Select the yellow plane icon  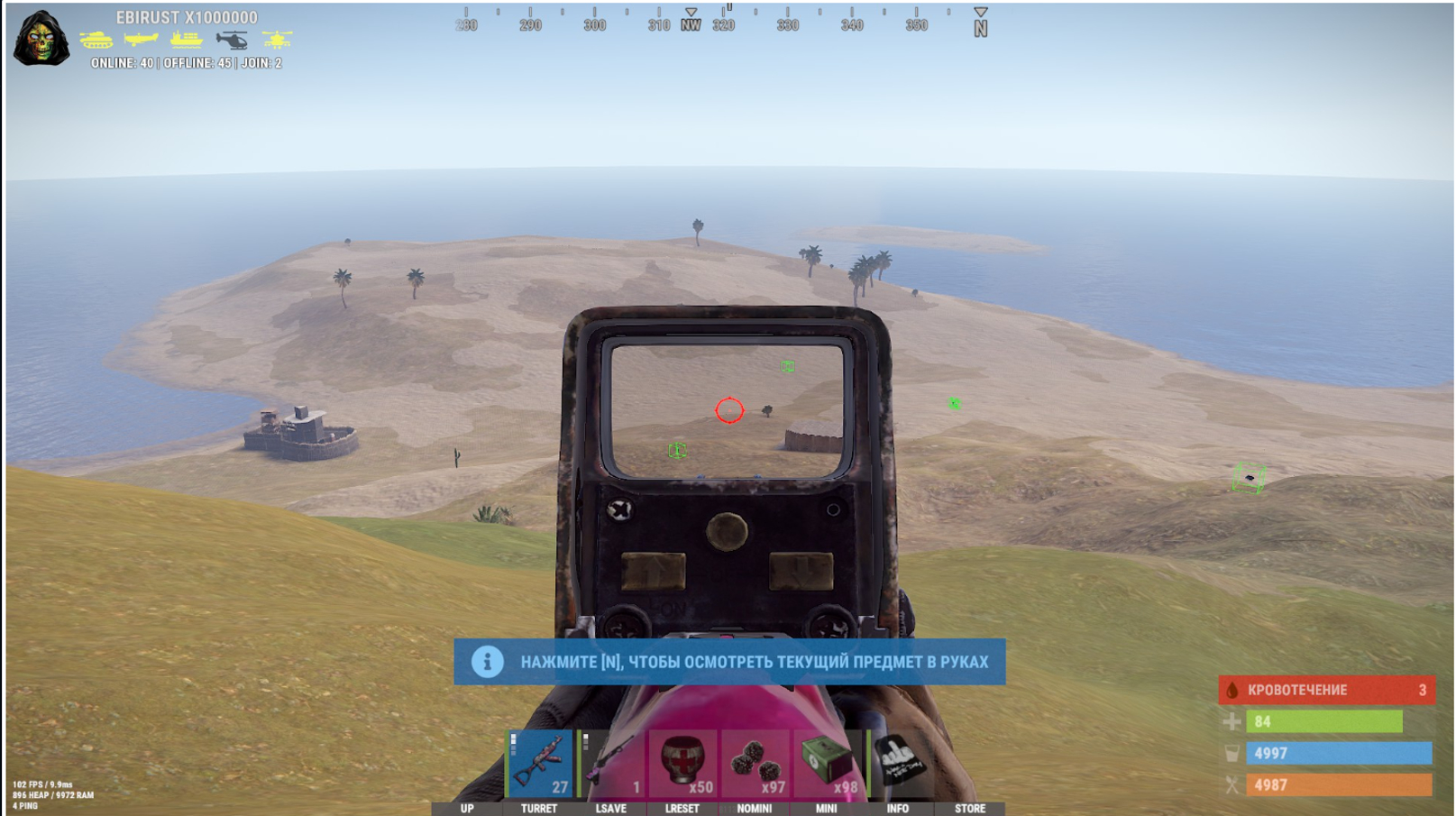point(141,40)
